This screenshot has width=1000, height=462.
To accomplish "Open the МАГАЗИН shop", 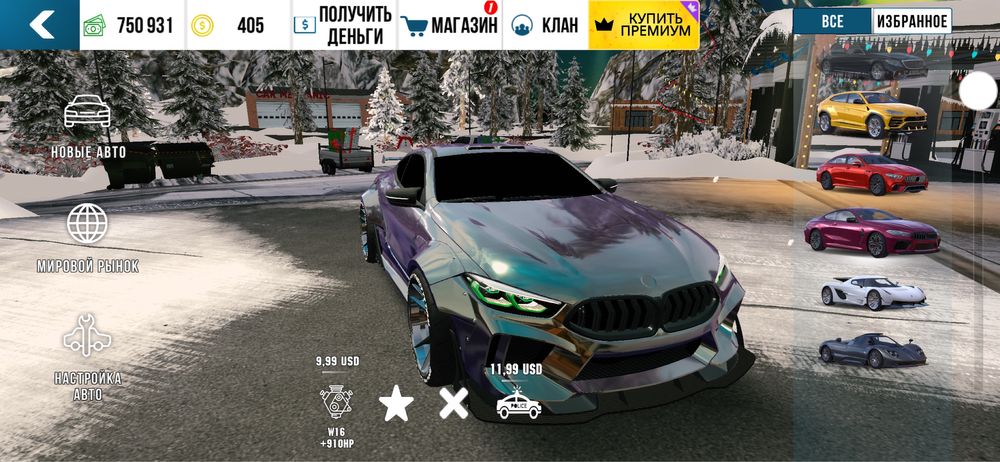I will click(449, 25).
